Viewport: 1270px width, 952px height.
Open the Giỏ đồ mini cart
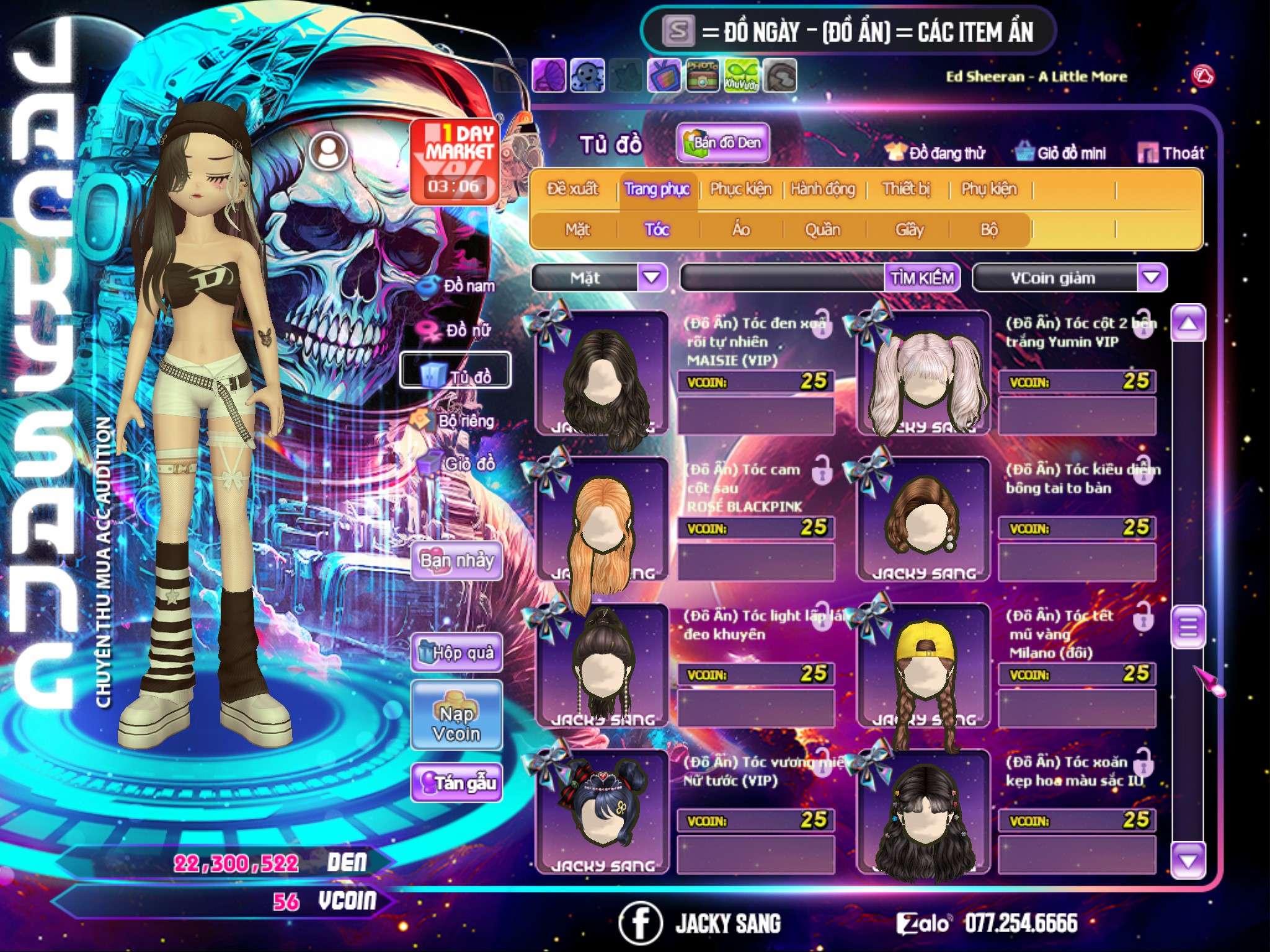click(1061, 153)
